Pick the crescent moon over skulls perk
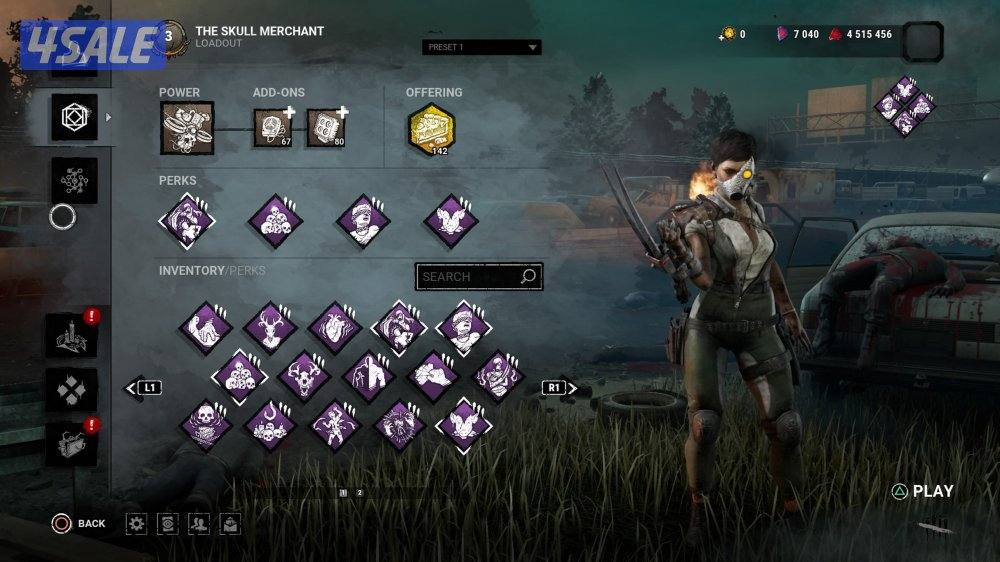 click(x=269, y=425)
